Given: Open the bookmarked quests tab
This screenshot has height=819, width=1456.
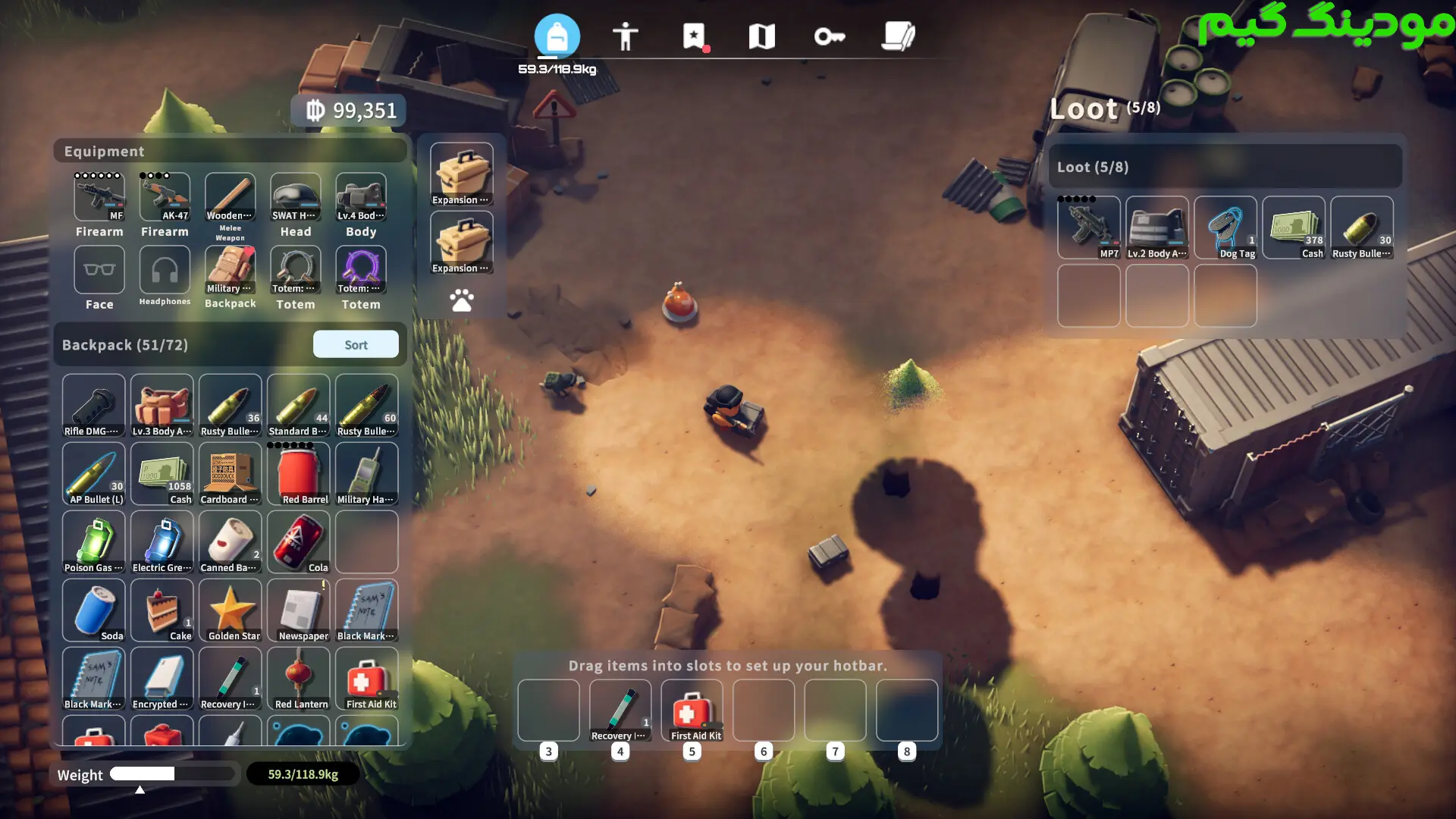Looking at the screenshot, I should point(694,36).
